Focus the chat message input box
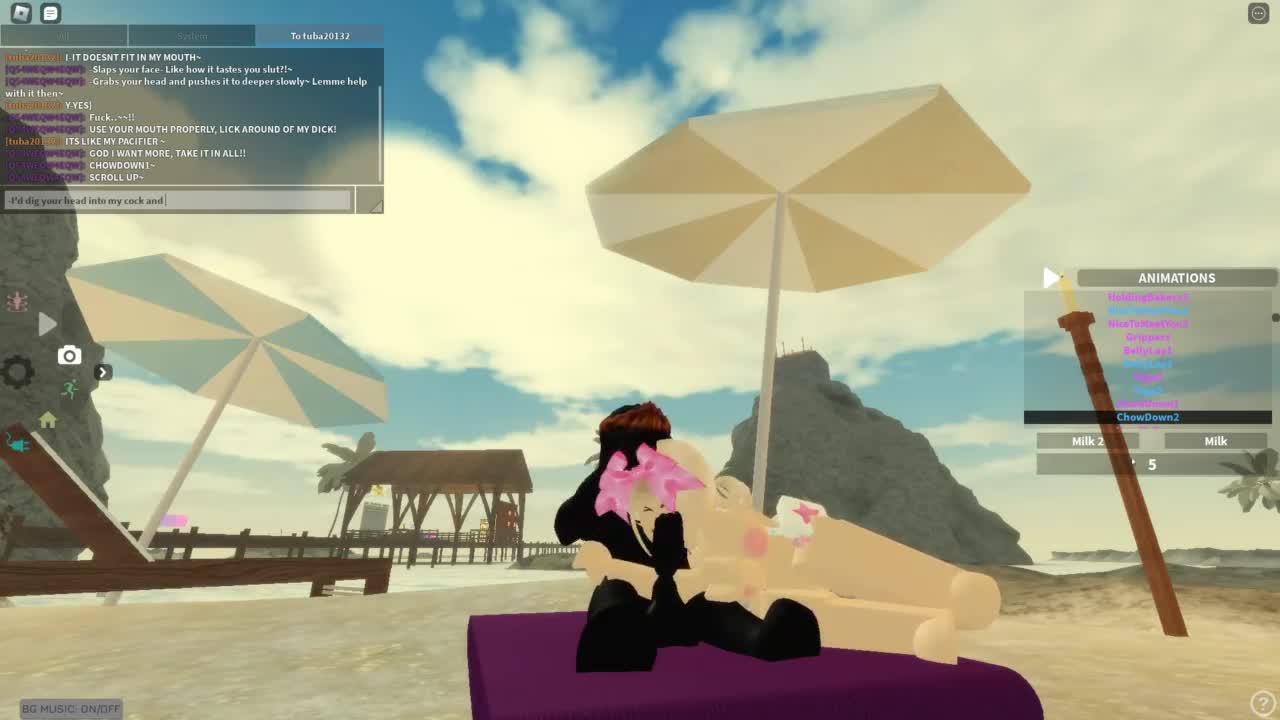This screenshot has width=1280, height=720. pyautogui.click(x=178, y=200)
